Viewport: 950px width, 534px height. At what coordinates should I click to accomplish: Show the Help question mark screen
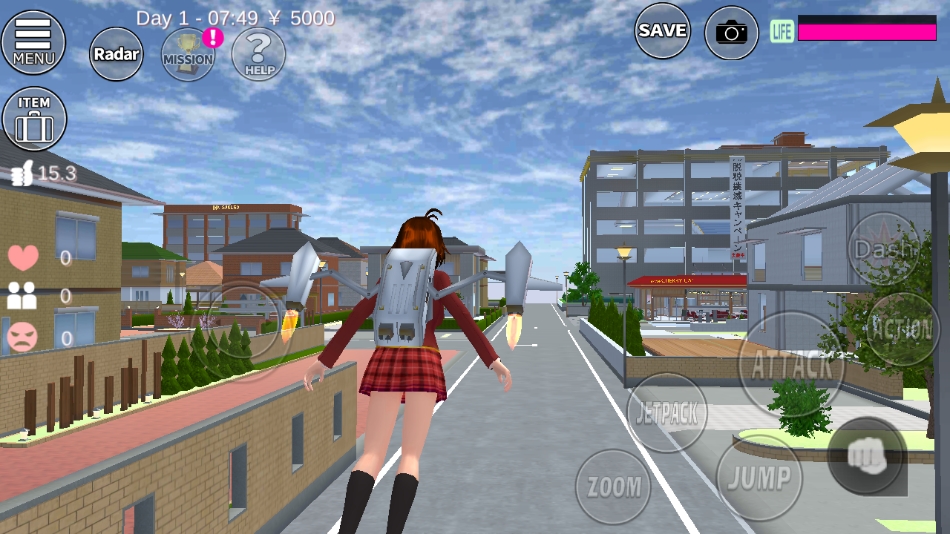coord(258,54)
